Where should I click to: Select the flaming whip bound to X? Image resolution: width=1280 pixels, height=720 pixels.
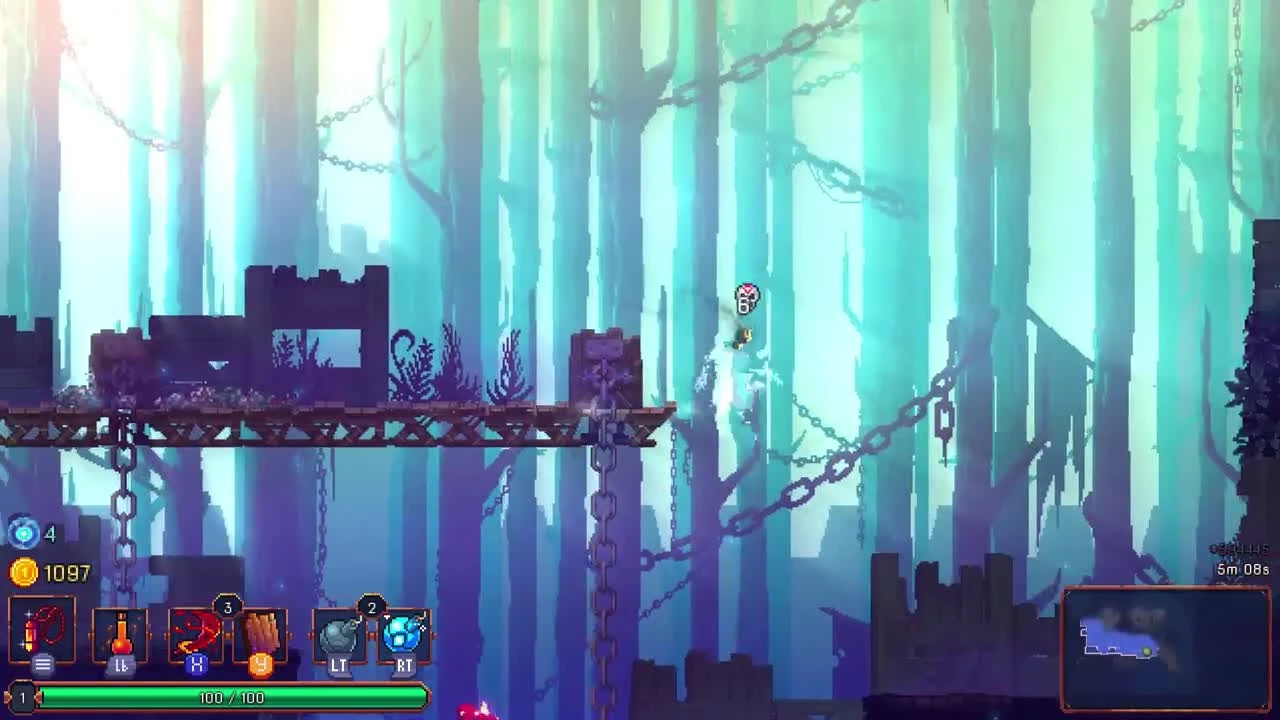(196, 632)
